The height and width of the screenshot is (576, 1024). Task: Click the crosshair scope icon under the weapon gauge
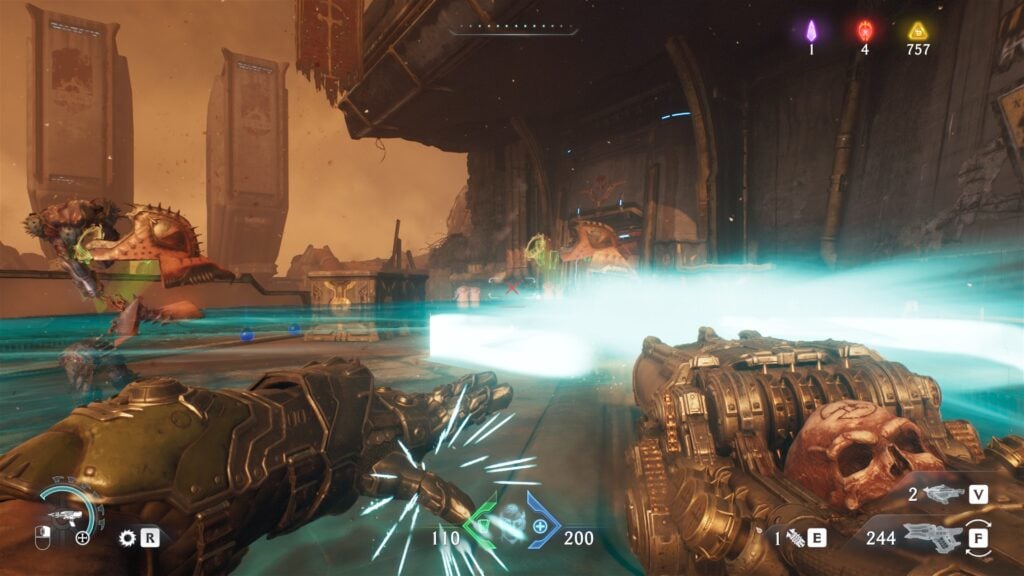(x=82, y=538)
